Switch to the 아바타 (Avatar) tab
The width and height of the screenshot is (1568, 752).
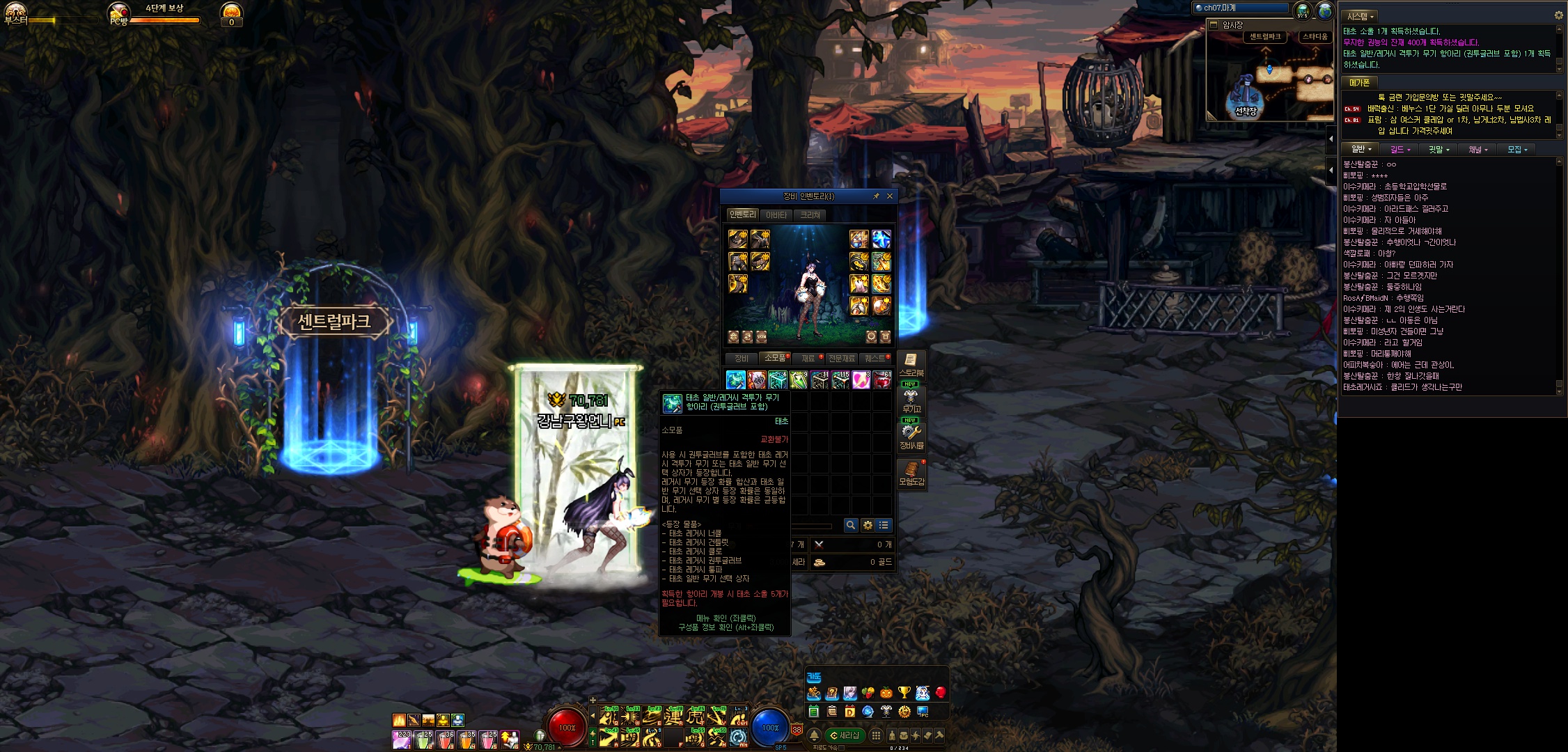776,215
